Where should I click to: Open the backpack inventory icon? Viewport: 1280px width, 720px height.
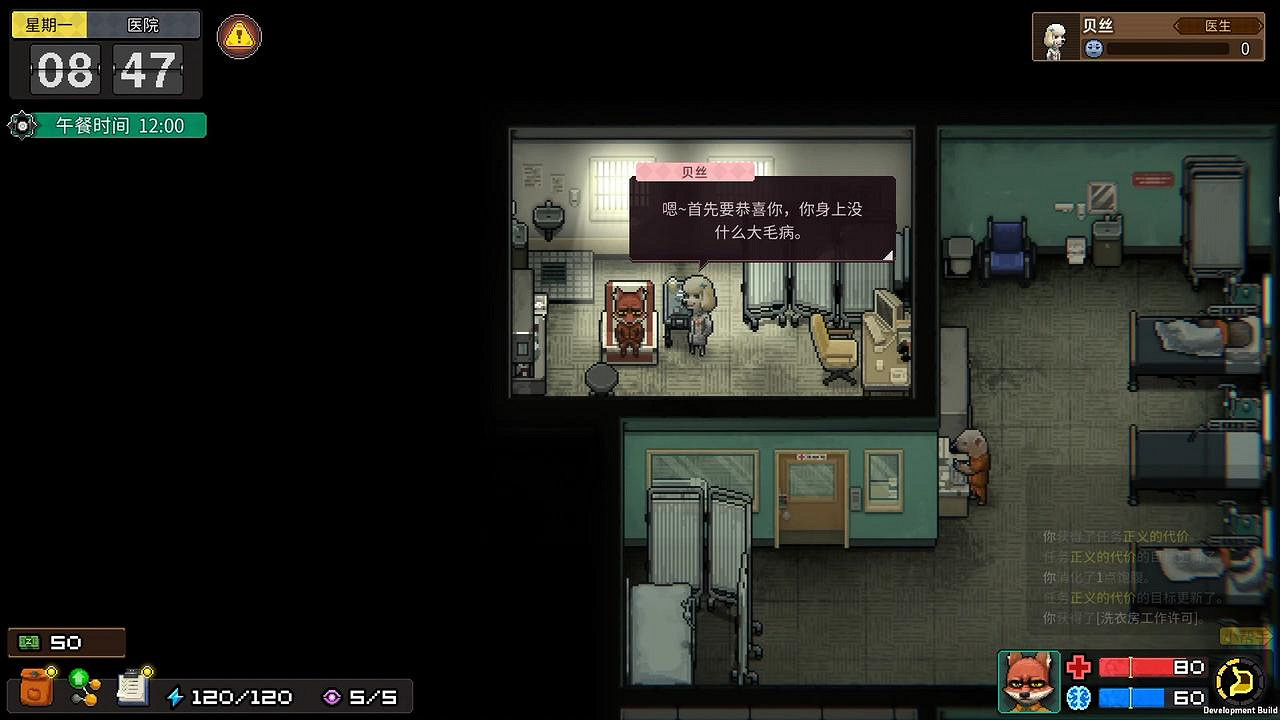37,687
